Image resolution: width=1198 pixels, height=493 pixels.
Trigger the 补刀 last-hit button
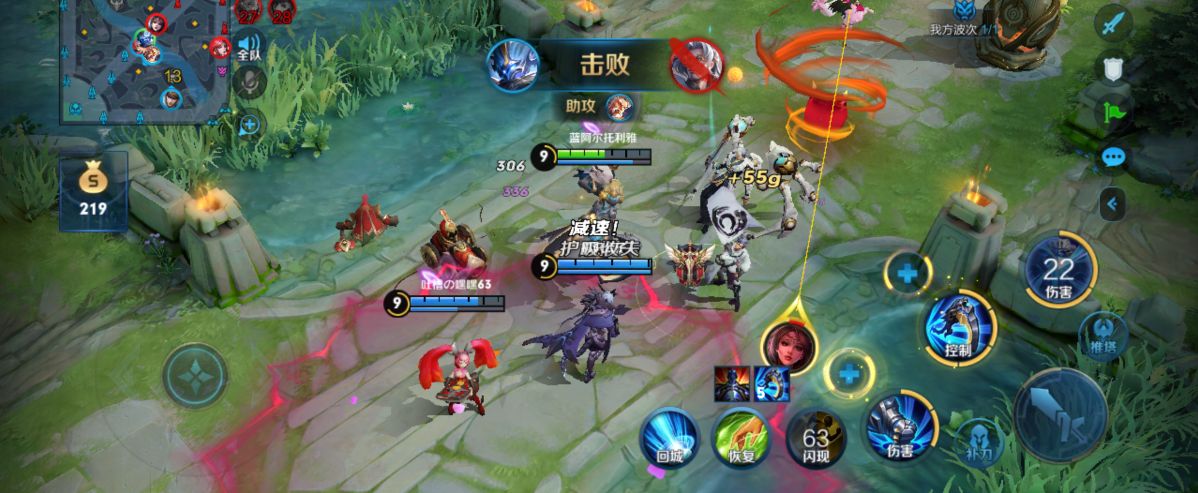tap(979, 441)
